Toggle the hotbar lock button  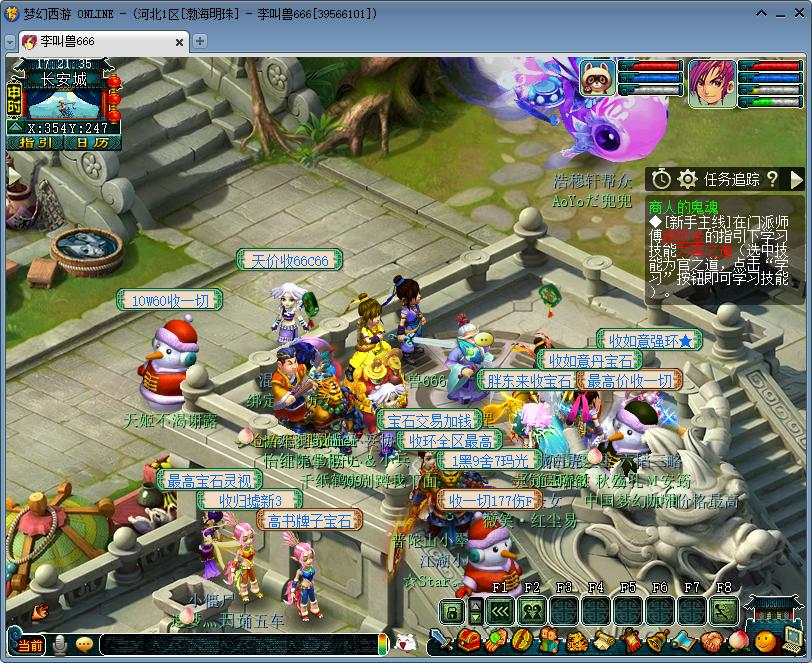pyautogui.click(x=452, y=611)
